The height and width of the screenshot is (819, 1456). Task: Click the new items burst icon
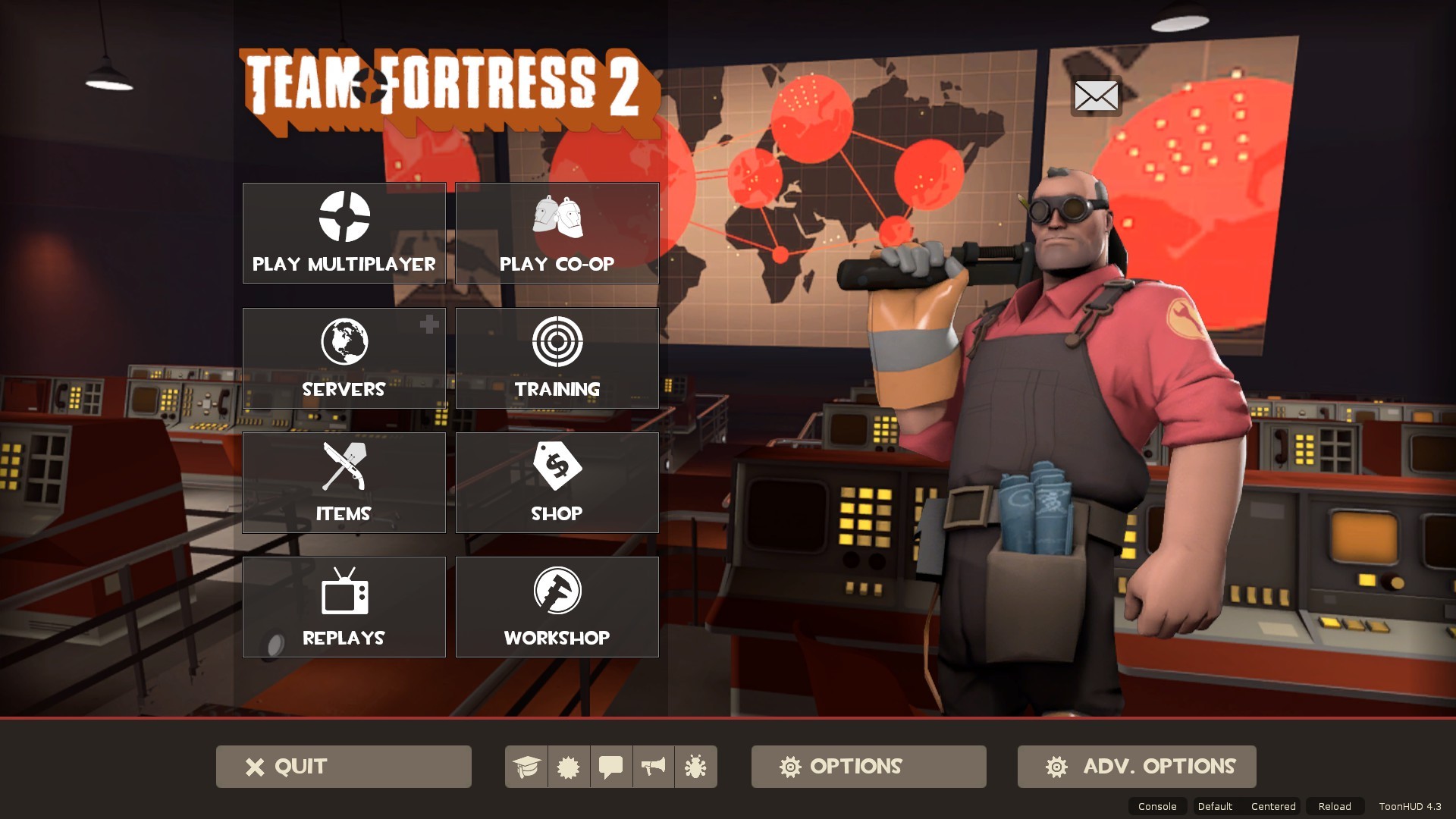(x=569, y=767)
